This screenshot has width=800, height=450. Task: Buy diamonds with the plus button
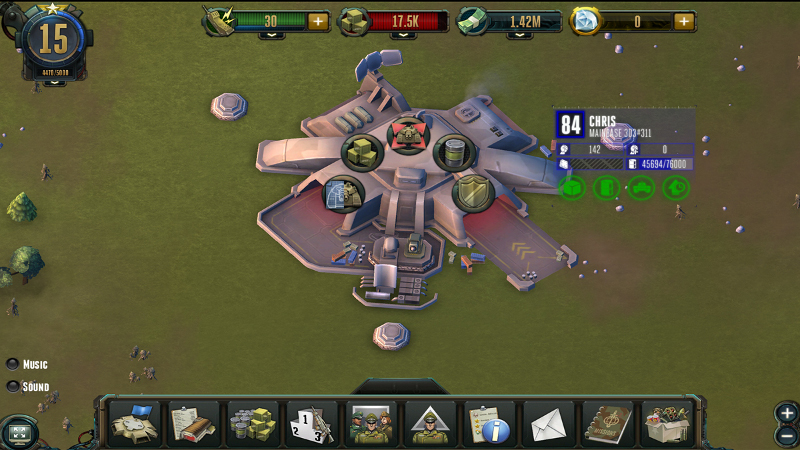pos(684,21)
